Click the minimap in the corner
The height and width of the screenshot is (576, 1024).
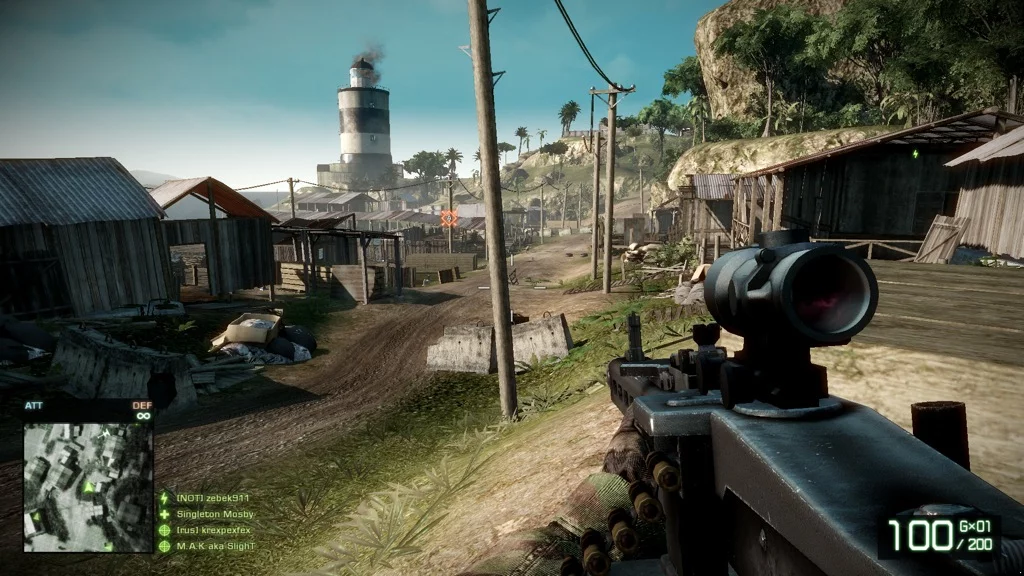point(88,487)
